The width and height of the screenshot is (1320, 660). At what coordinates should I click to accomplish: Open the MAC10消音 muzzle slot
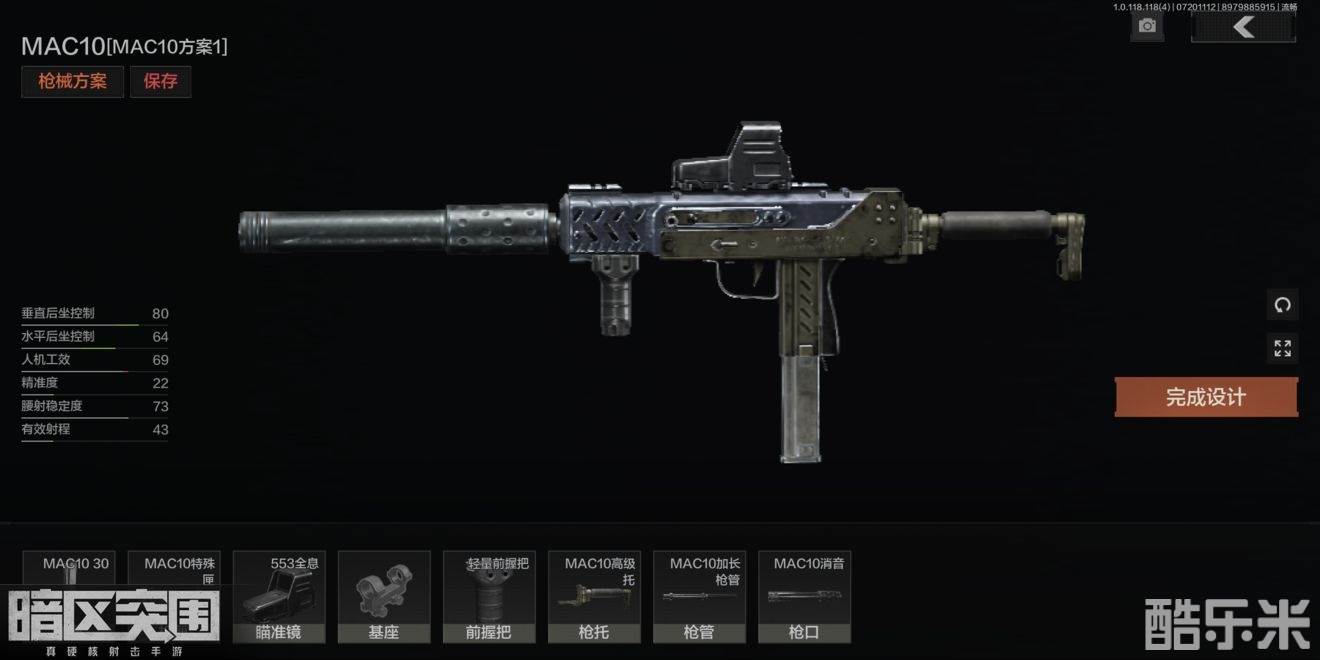point(804,596)
